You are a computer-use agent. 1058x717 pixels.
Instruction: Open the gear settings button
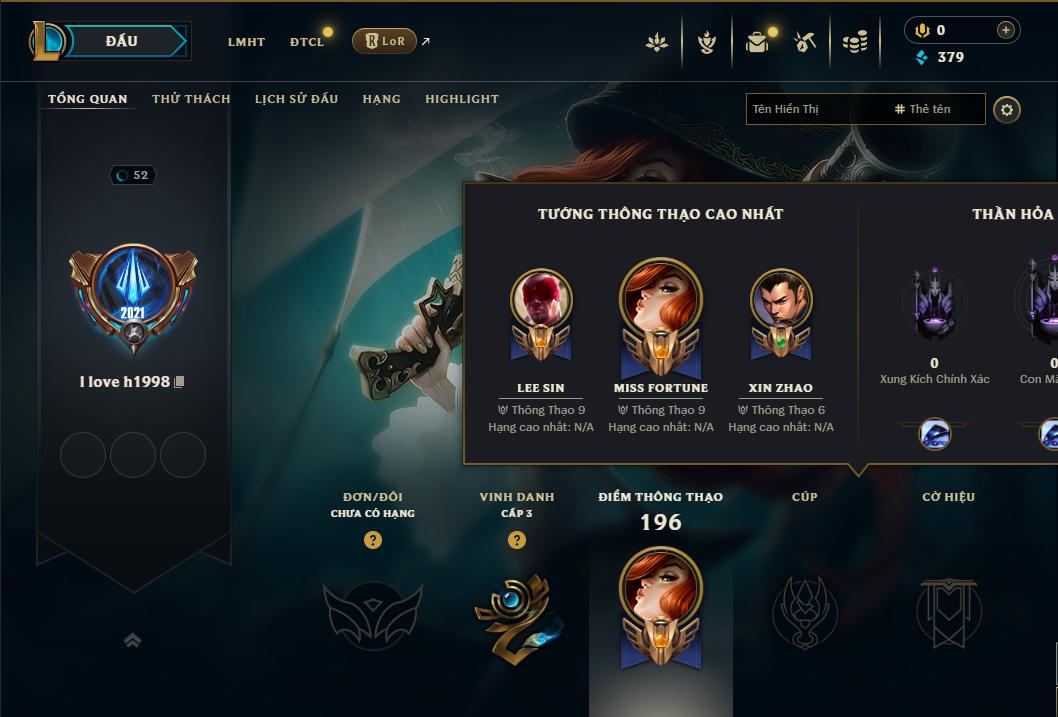1007,109
